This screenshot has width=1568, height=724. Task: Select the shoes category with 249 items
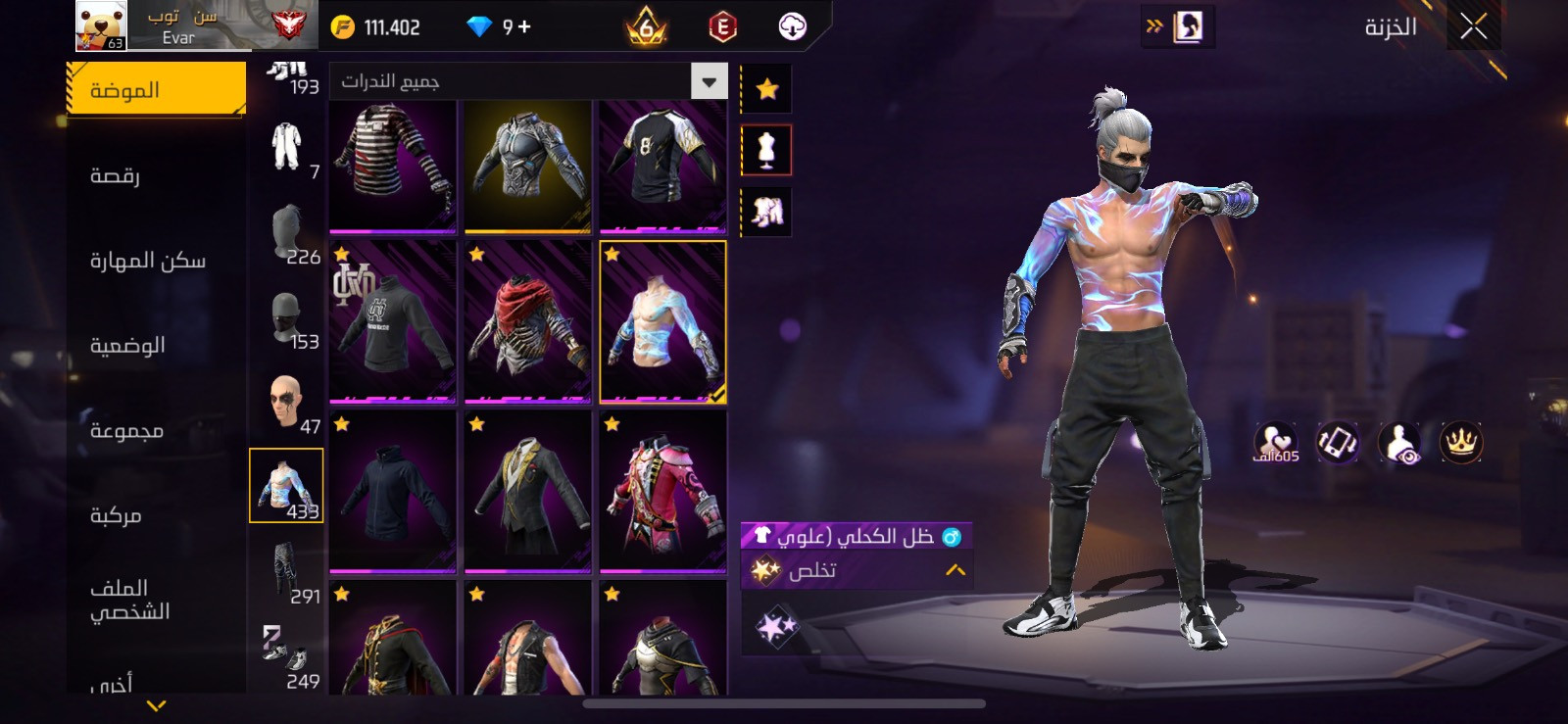click(x=286, y=656)
